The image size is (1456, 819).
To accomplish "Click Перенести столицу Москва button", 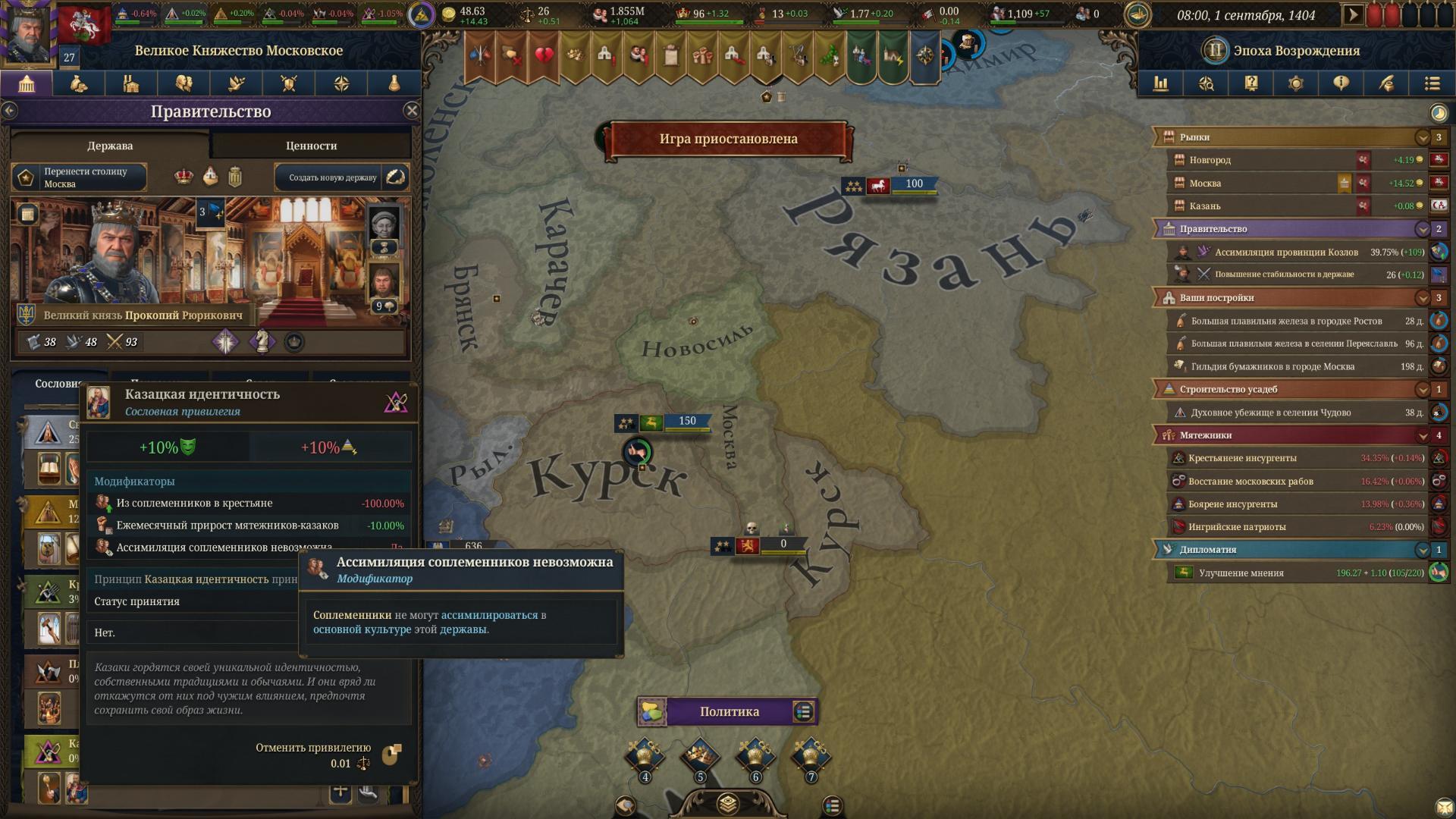I will coord(80,177).
